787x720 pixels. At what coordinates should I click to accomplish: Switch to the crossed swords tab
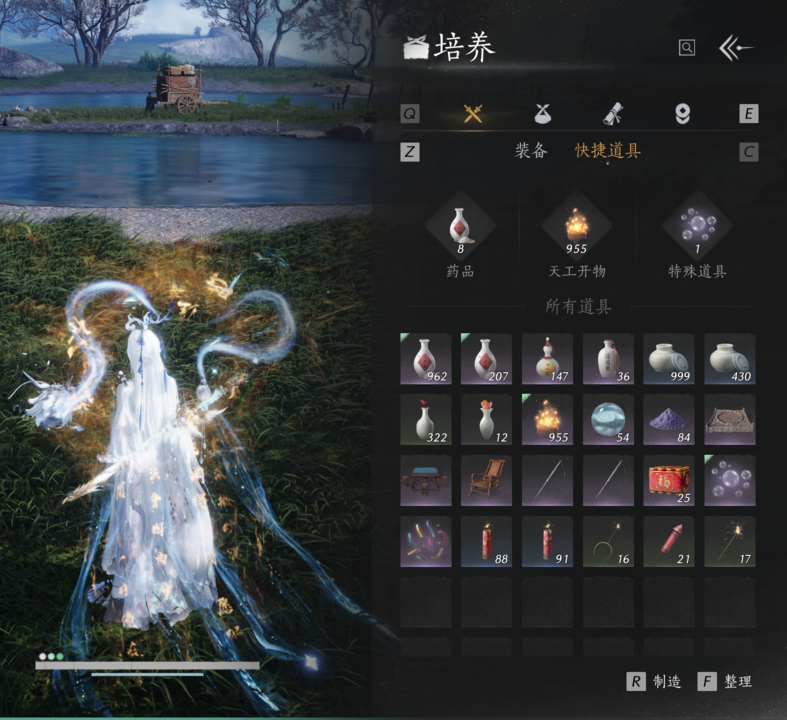click(473, 113)
